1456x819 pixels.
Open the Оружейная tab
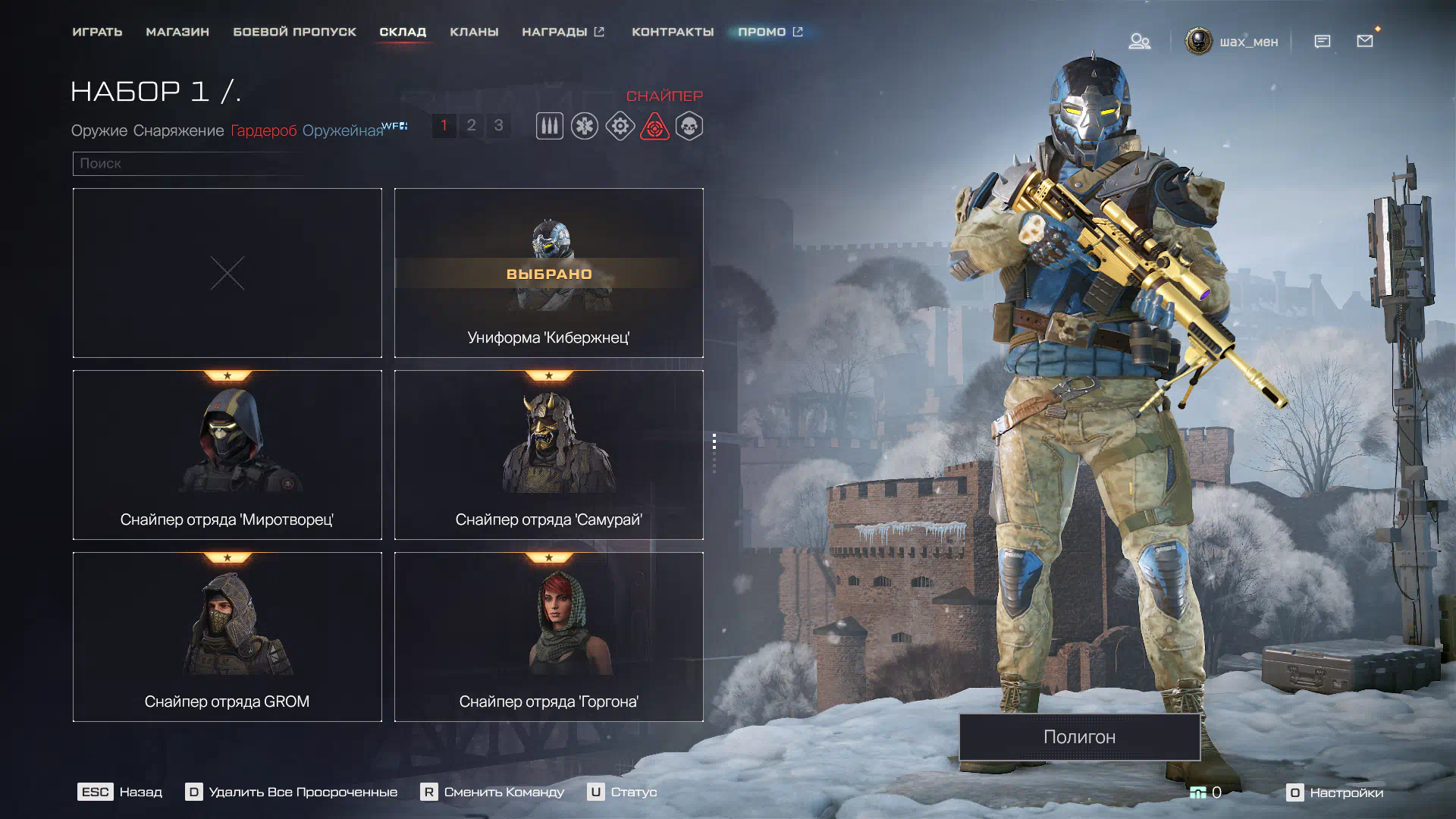[343, 130]
